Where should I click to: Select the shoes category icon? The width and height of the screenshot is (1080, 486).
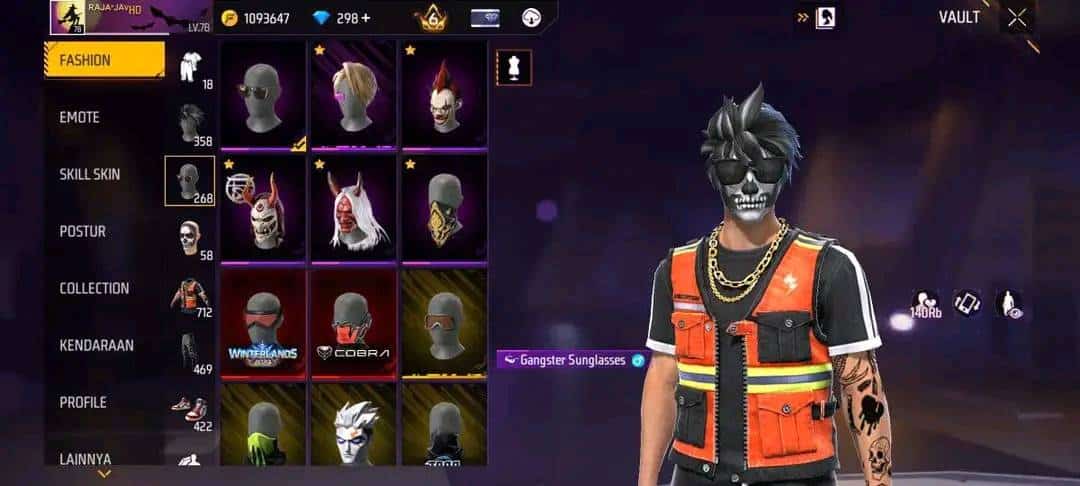190,410
